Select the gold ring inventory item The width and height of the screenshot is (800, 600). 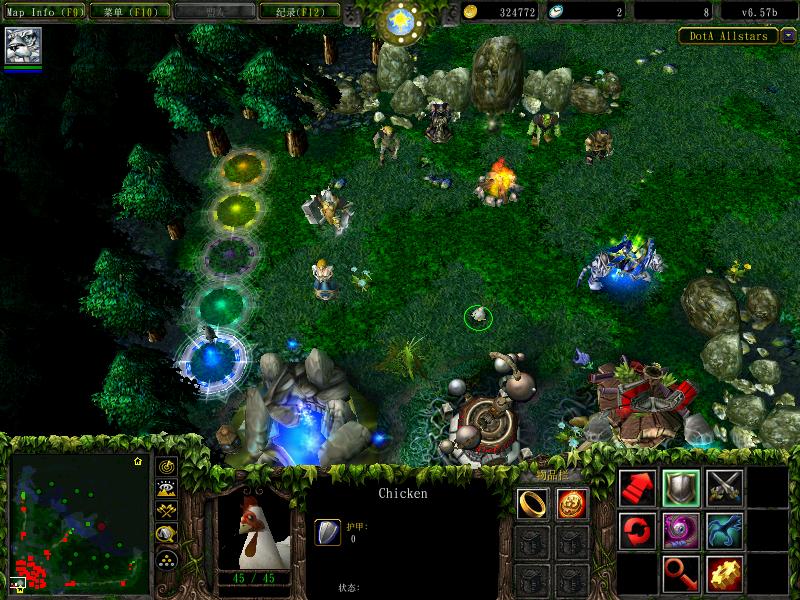point(531,503)
